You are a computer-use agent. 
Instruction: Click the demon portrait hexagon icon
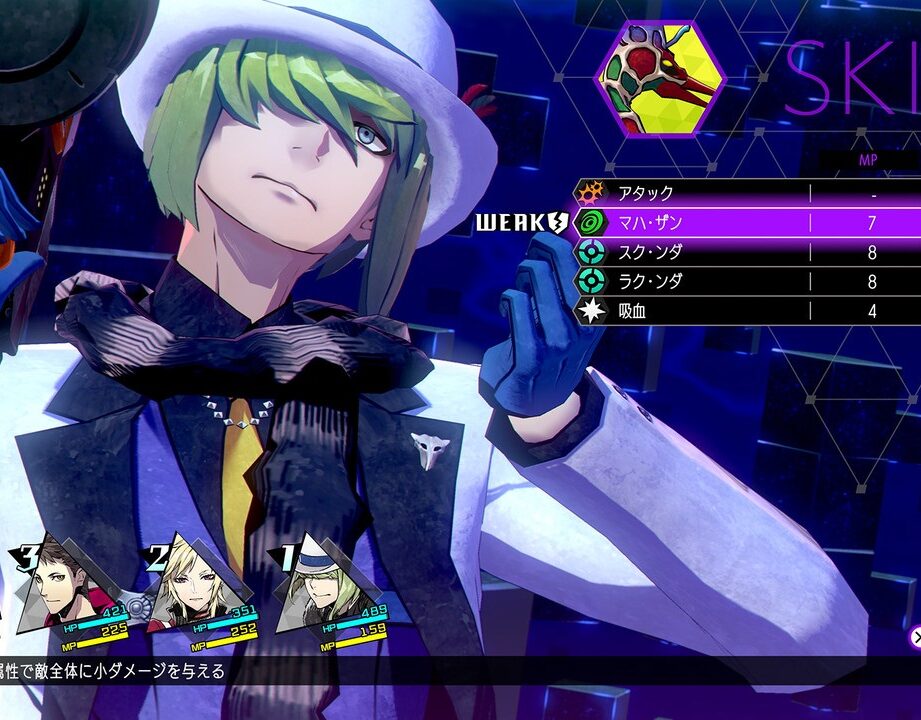[660, 78]
